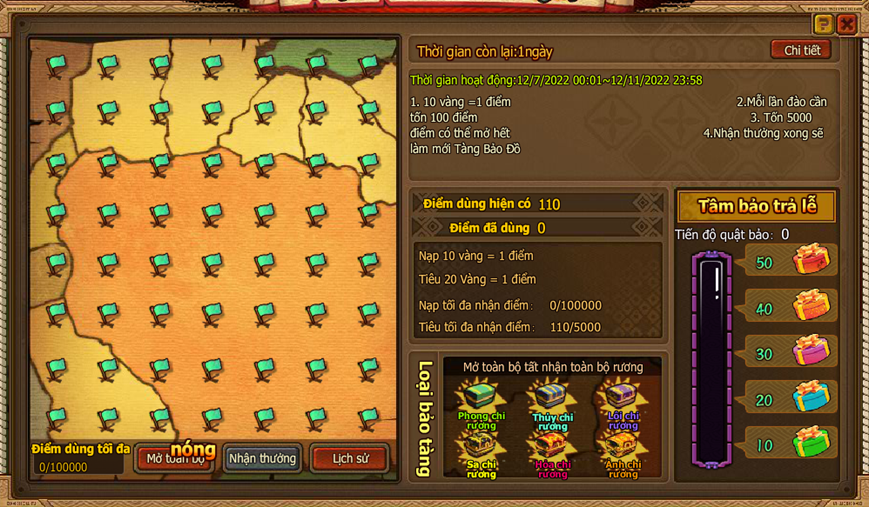
Task: Open the Lịch sử history log
Action: coord(349,459)
